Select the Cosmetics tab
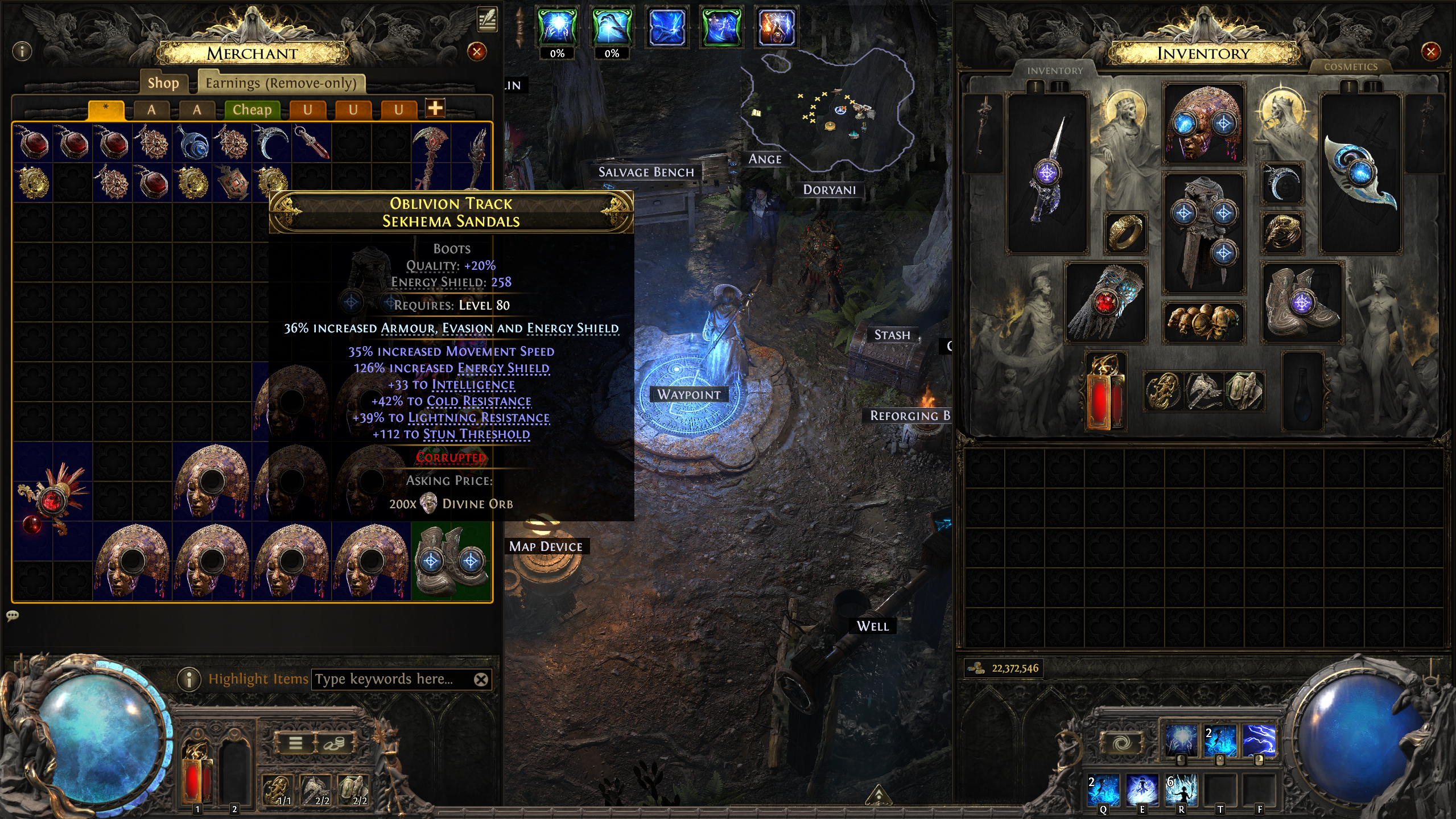The height and width of the screenshot is (819, 1456). [x=1350, y=67]
